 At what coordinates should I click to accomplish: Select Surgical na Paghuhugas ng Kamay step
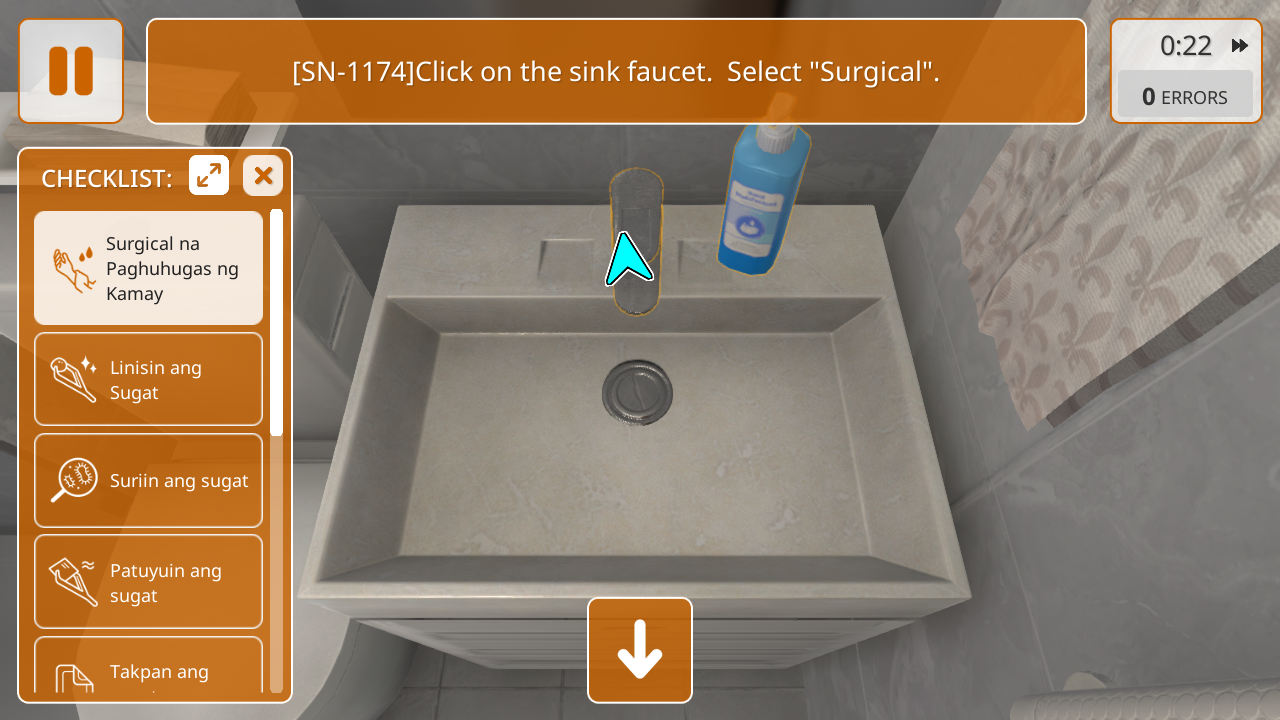pyautogui.click(x=148, y=268)
